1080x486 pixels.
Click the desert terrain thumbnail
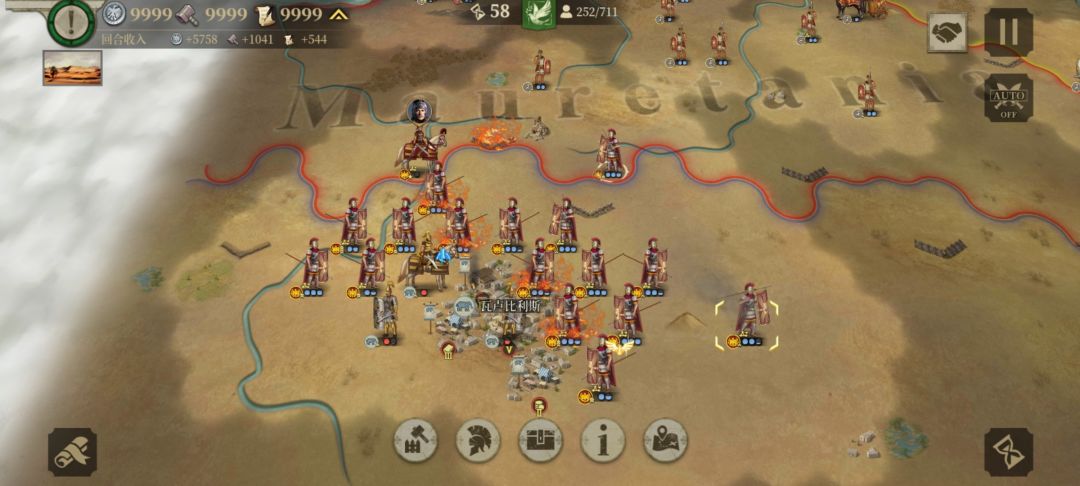pos(72,67)
